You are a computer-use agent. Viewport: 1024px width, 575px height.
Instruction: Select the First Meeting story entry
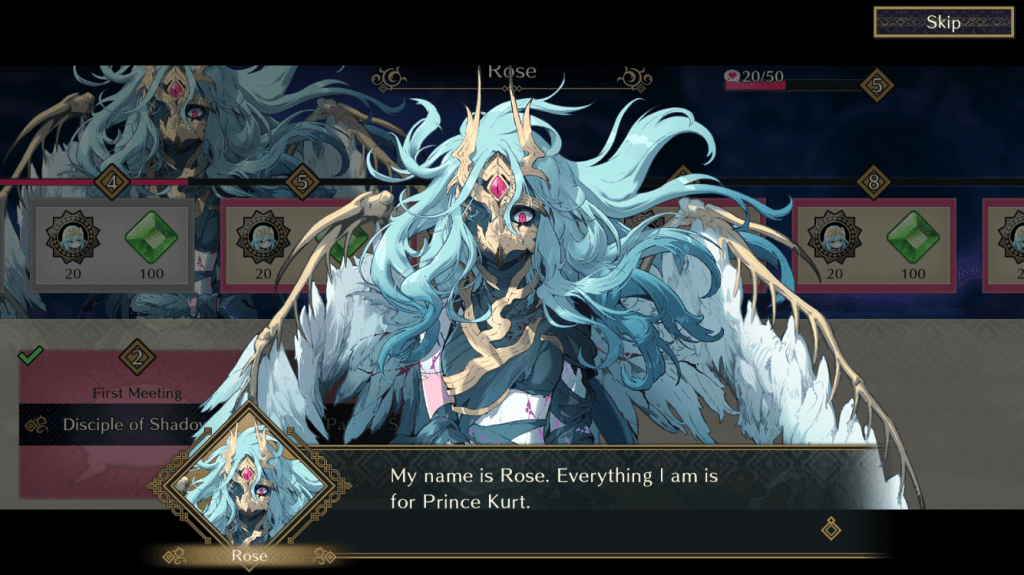pyautogui.click(x=137, y=393)
